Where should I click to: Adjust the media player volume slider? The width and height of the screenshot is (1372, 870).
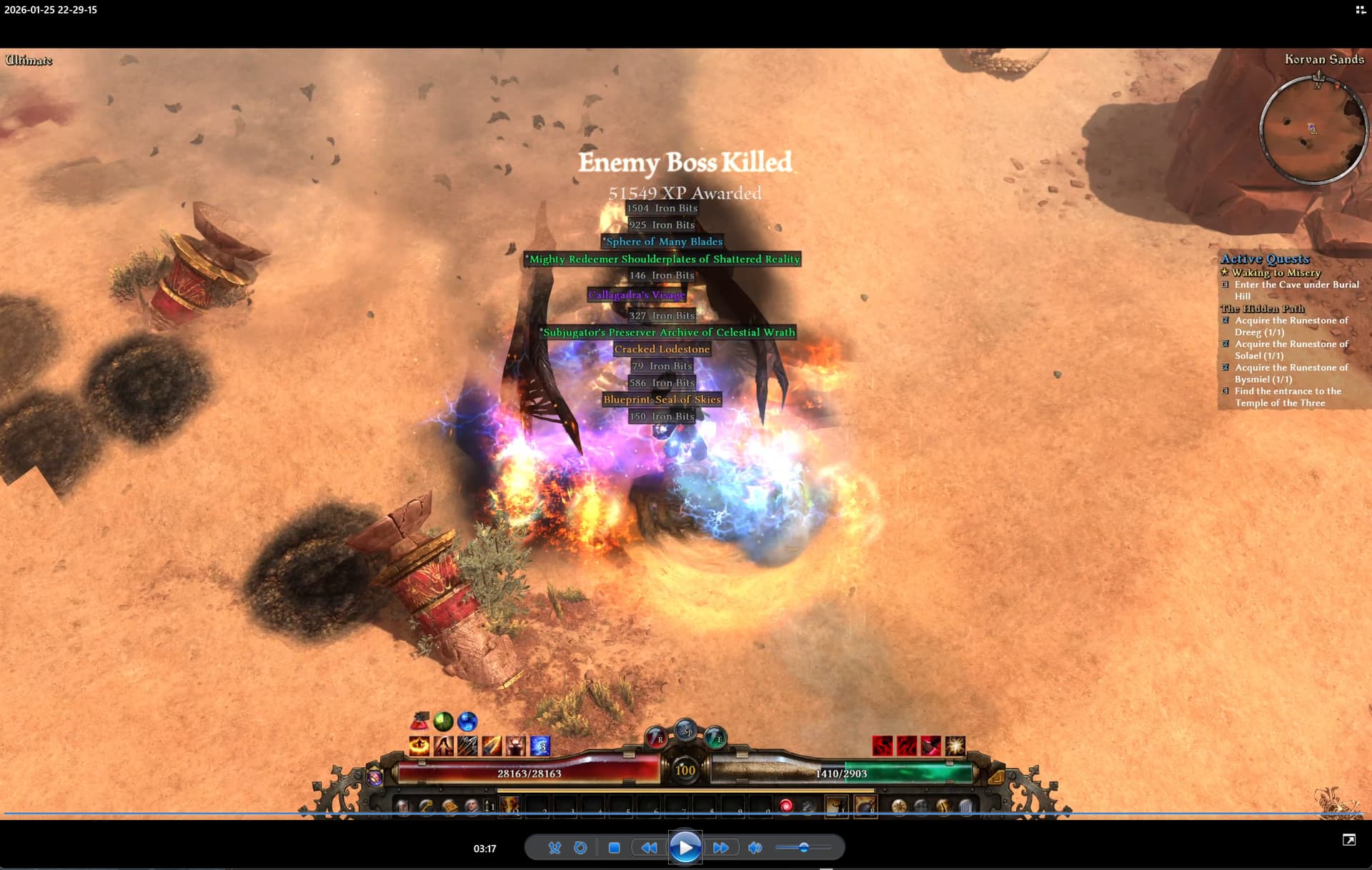tap(803, 848)
